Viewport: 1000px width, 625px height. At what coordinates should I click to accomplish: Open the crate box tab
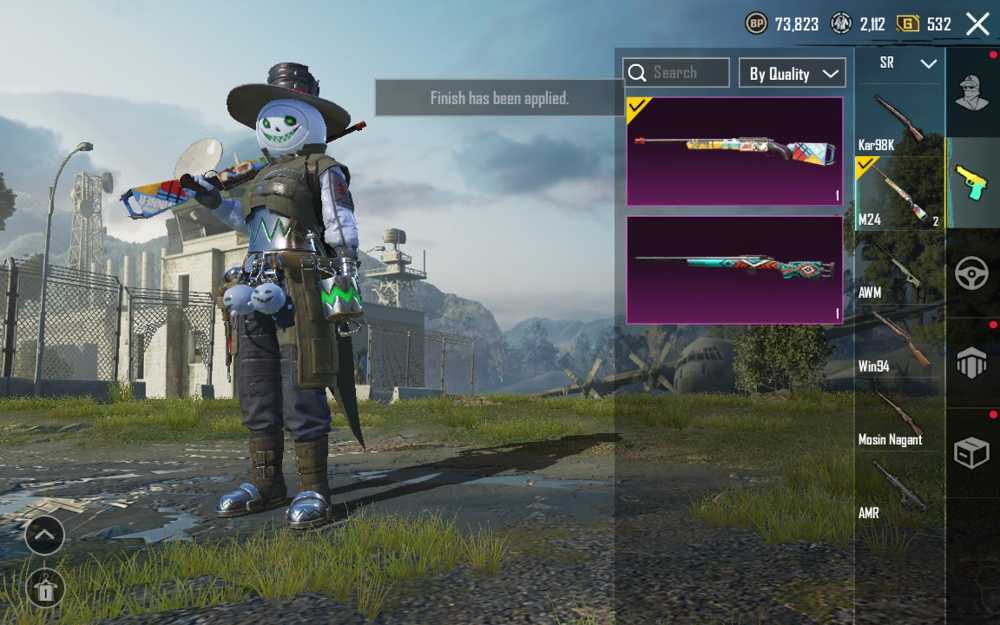[x=971, y=453]
